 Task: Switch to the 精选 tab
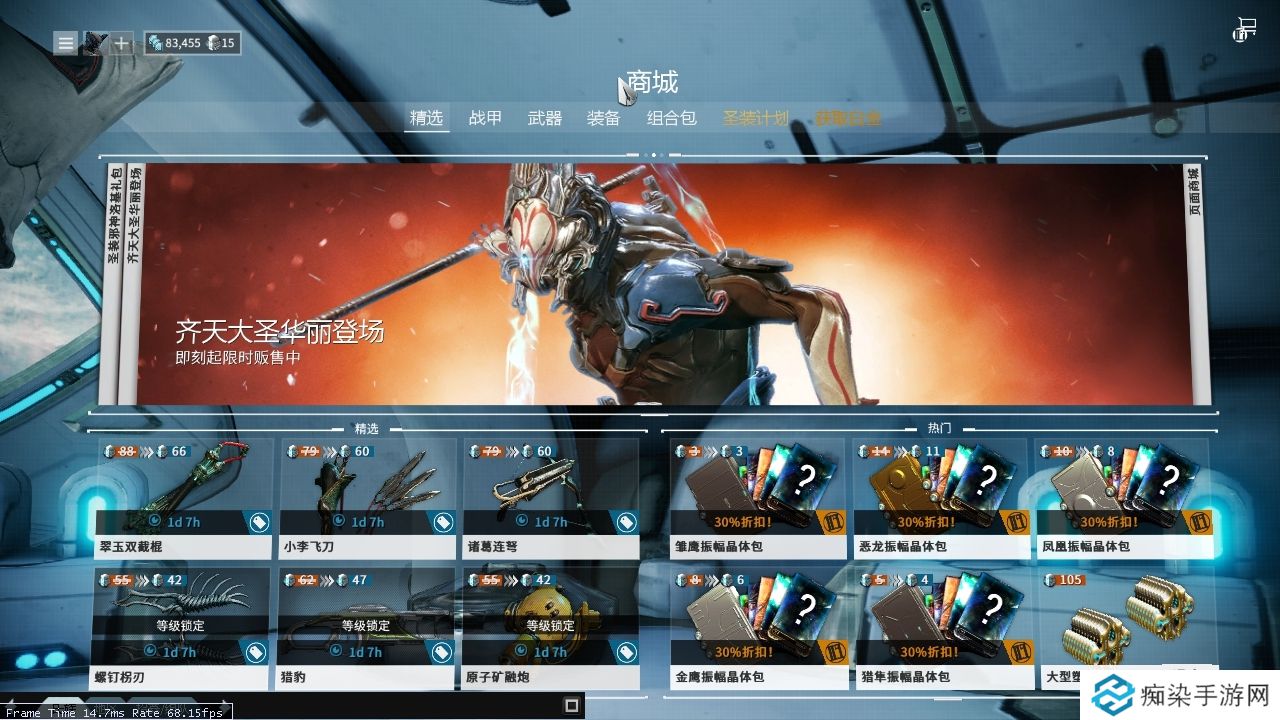425,118
